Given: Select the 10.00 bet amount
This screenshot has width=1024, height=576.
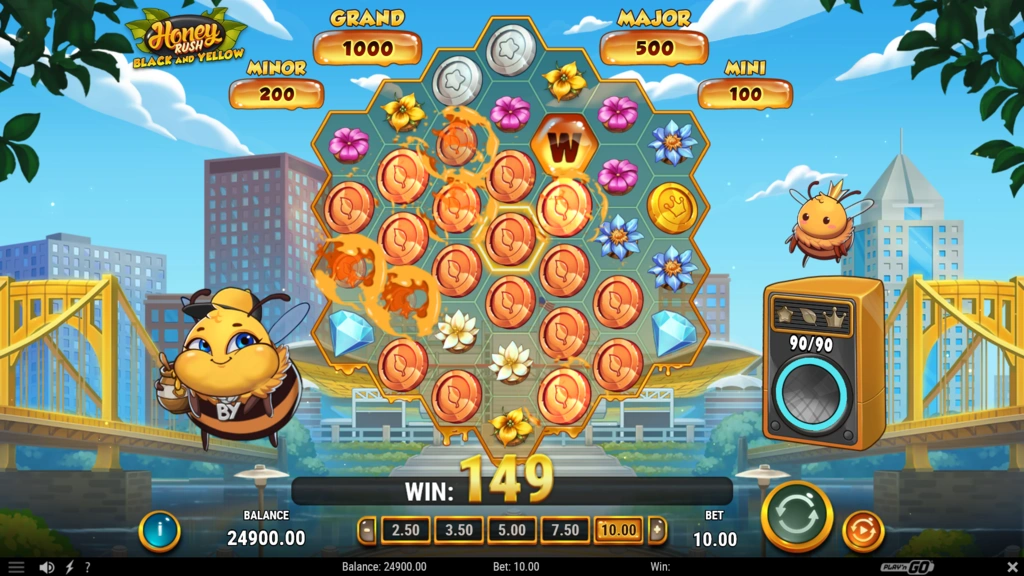Looking at the screenshot, I should coord(618,530).
